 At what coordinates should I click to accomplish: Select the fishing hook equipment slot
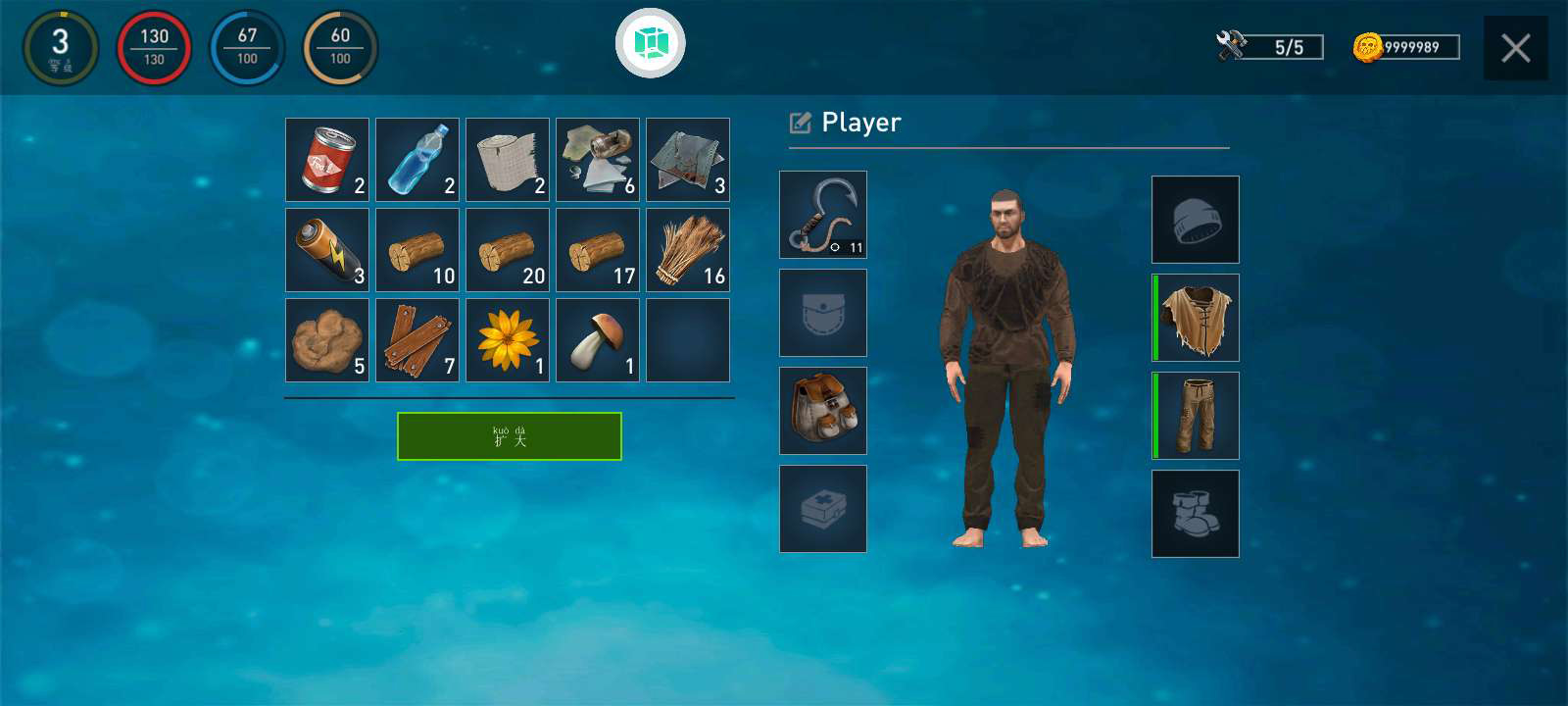click(x=822, y=214)
